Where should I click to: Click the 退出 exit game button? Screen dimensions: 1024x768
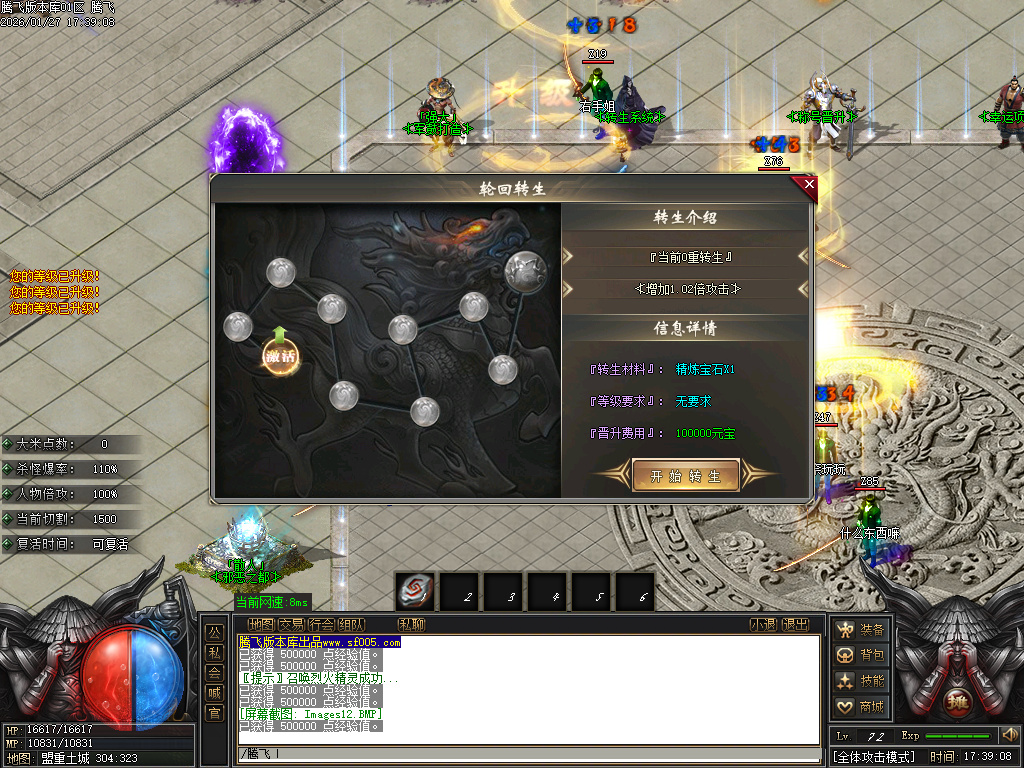coord(795,625)
